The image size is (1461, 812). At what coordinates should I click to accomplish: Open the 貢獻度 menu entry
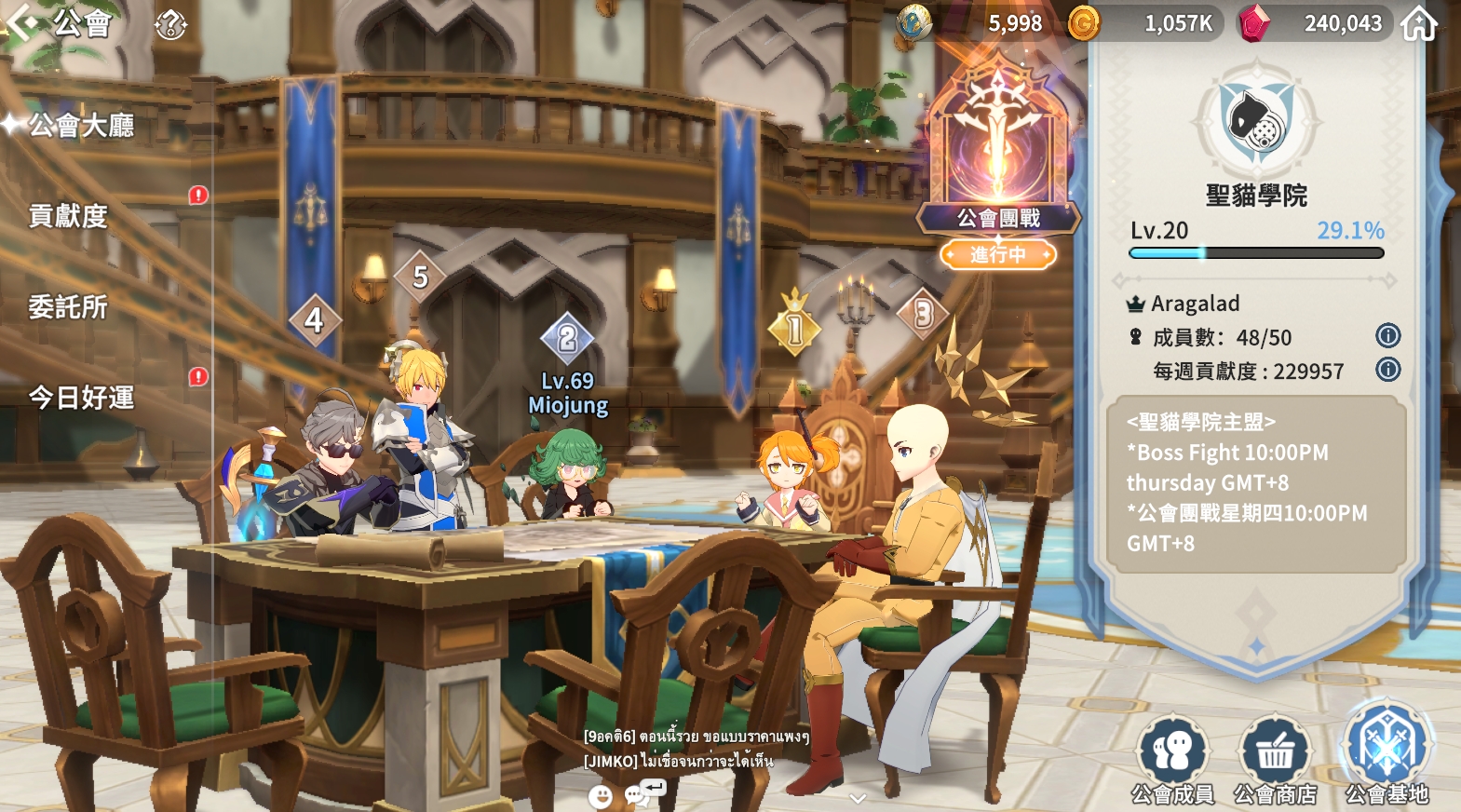pos(69,216)
